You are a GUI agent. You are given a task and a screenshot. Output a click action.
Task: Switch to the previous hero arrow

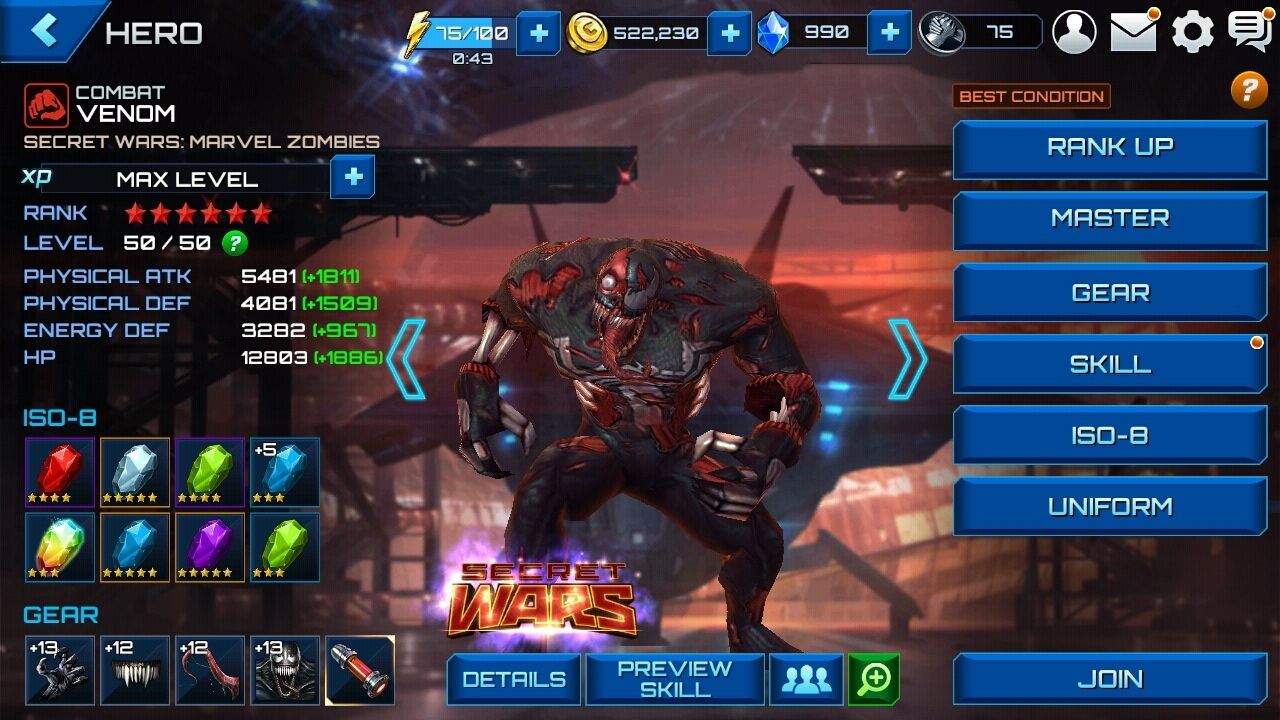(x=406, y=359)
